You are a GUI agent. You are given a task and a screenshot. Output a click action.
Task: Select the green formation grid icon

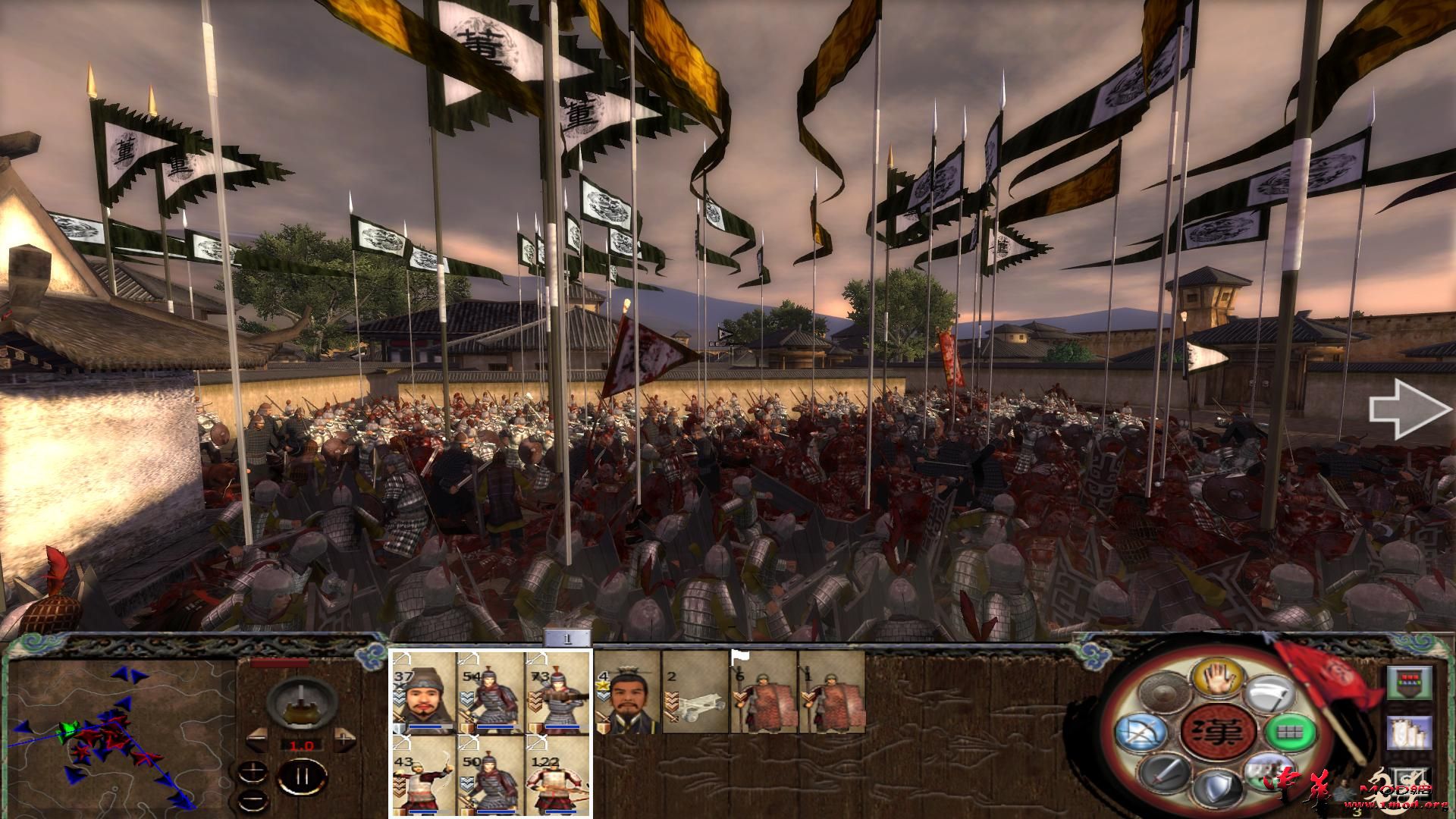(x=1289, y=733)
